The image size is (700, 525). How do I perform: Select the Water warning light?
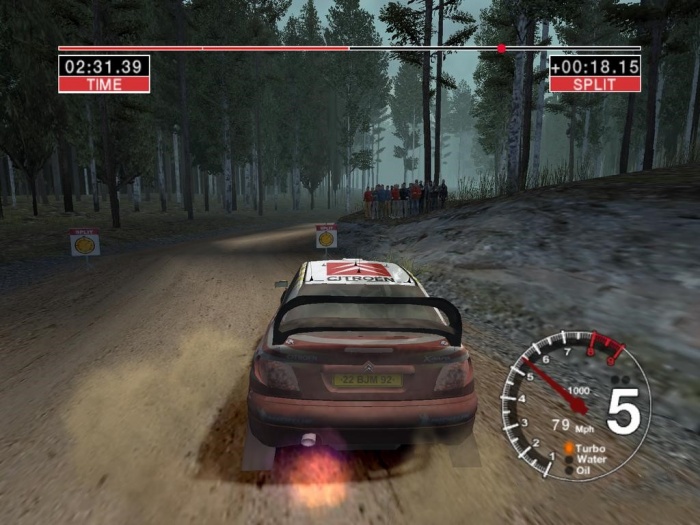click(569, 459)
